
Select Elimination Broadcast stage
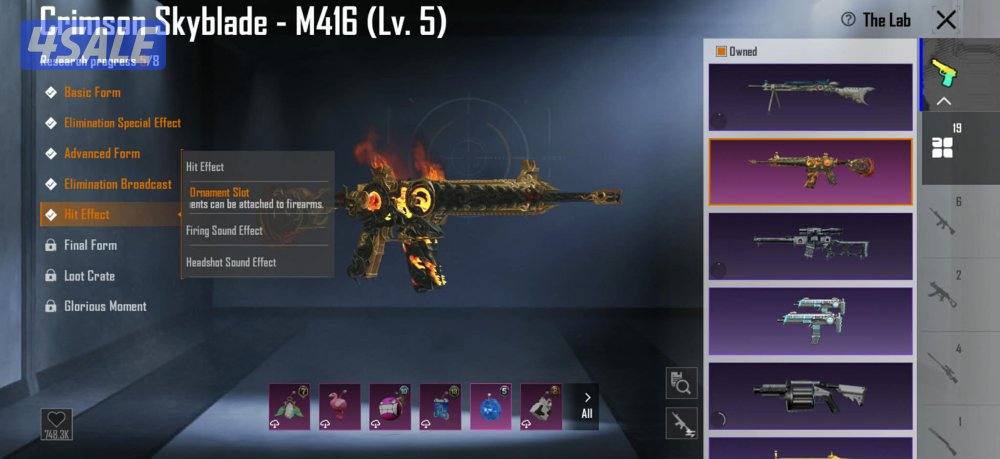click(x=118, y=184)
